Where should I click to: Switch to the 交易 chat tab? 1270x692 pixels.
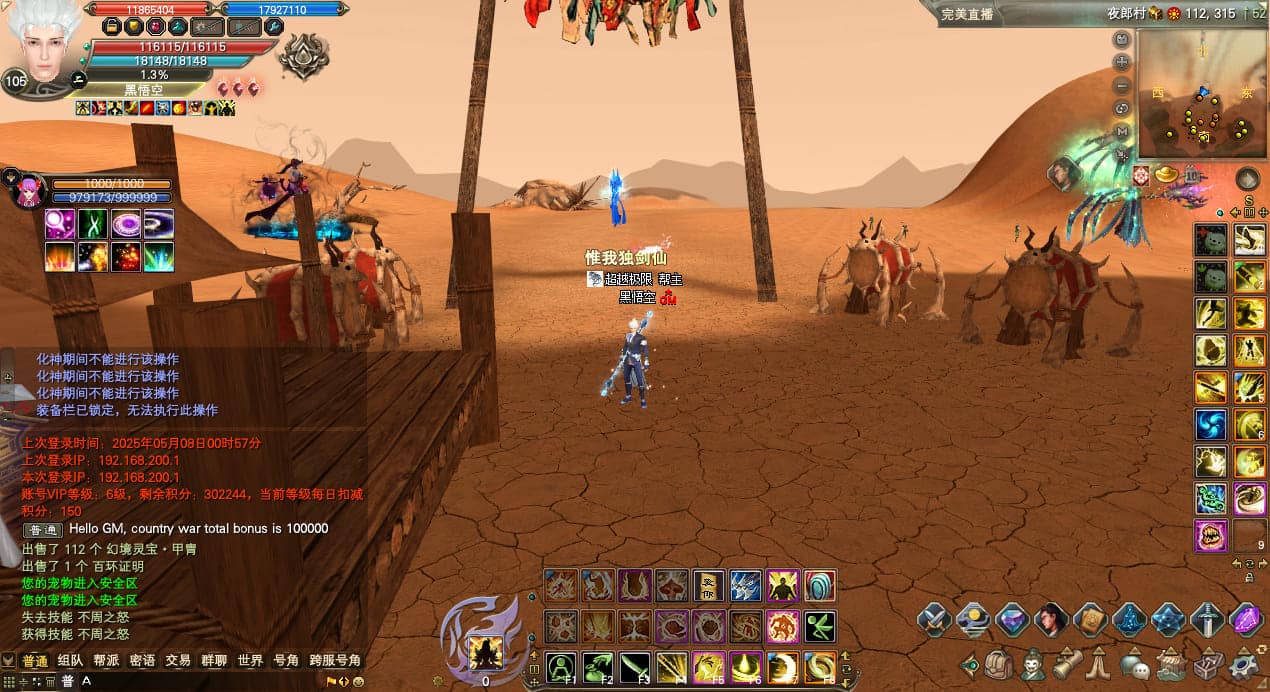(x=178, y=661)
